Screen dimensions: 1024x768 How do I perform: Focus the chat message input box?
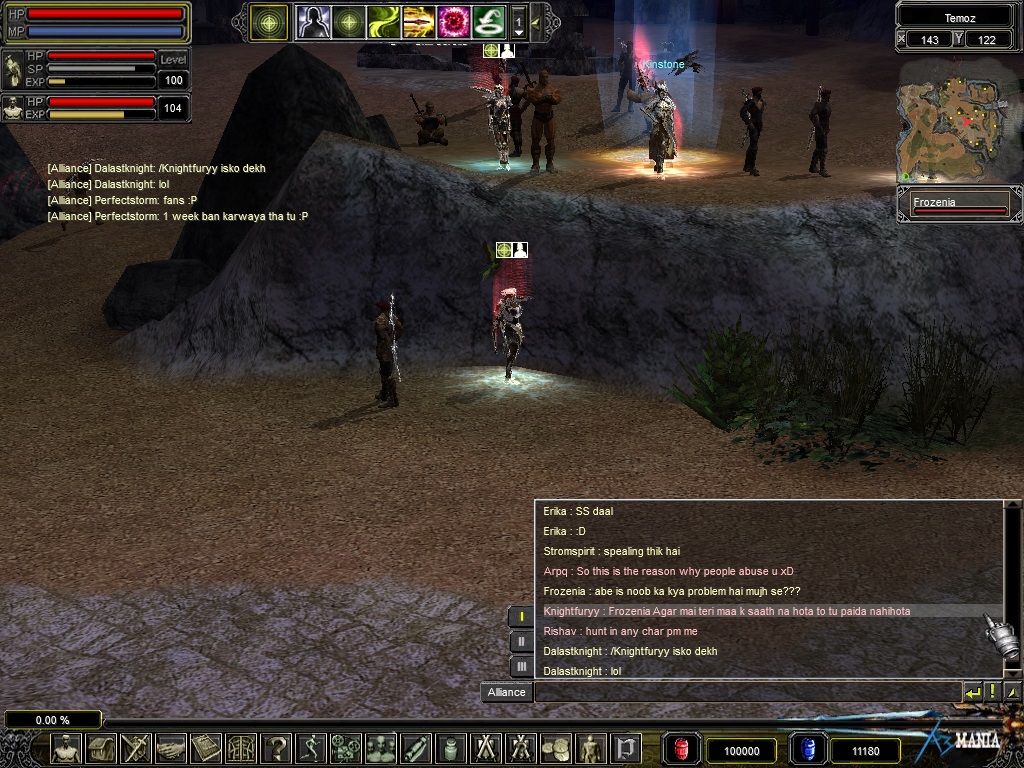(746, 692)
